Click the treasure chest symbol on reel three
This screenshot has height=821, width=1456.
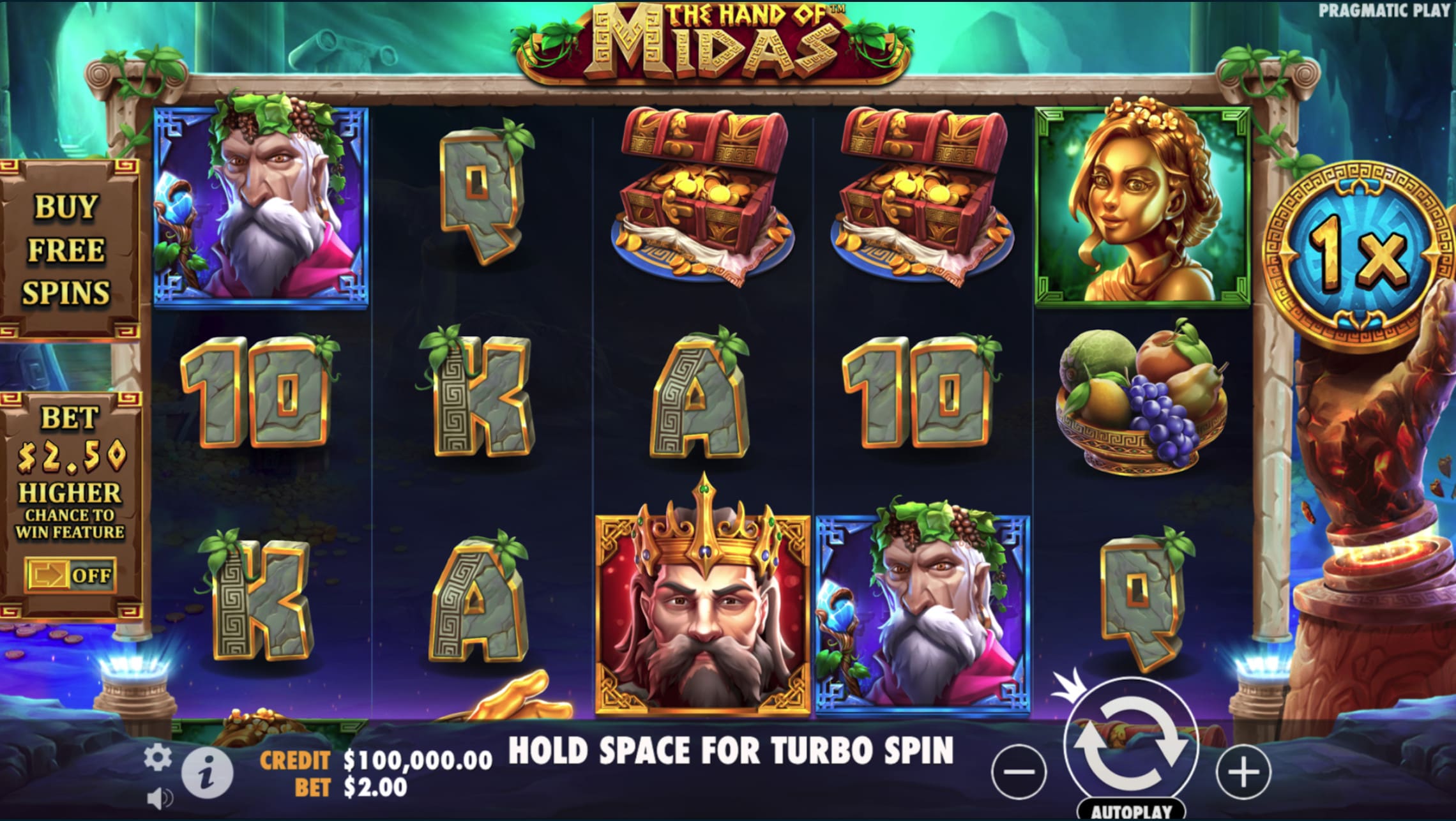tap(702, 192)
